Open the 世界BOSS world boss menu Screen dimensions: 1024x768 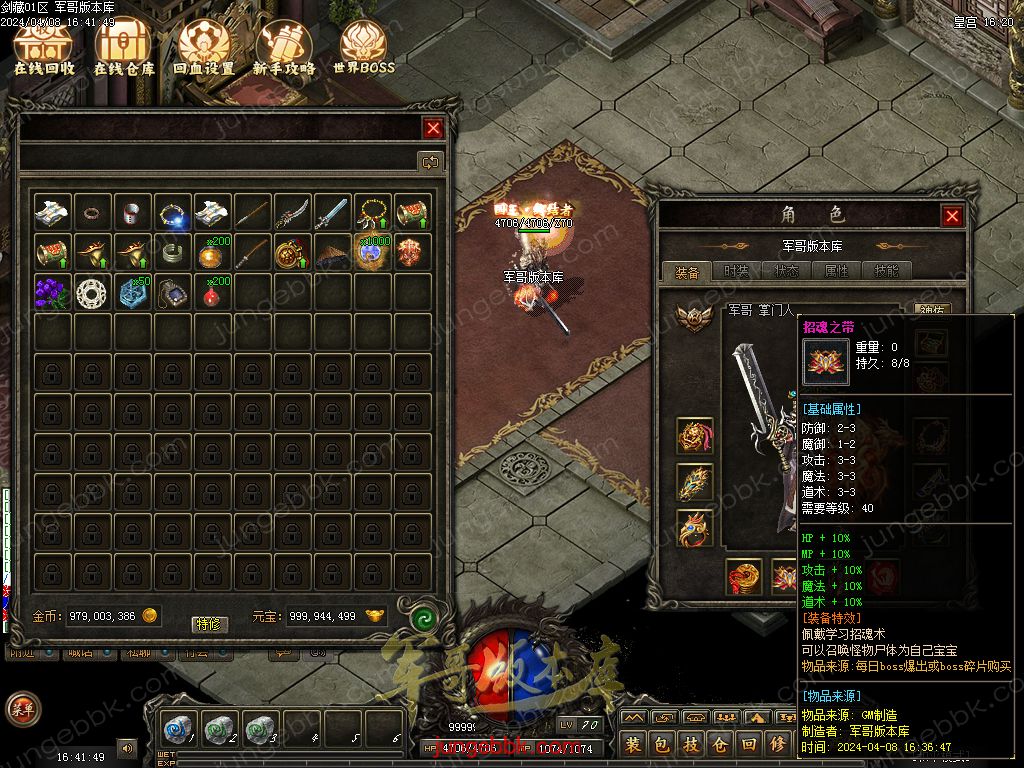tap(364, 48)
